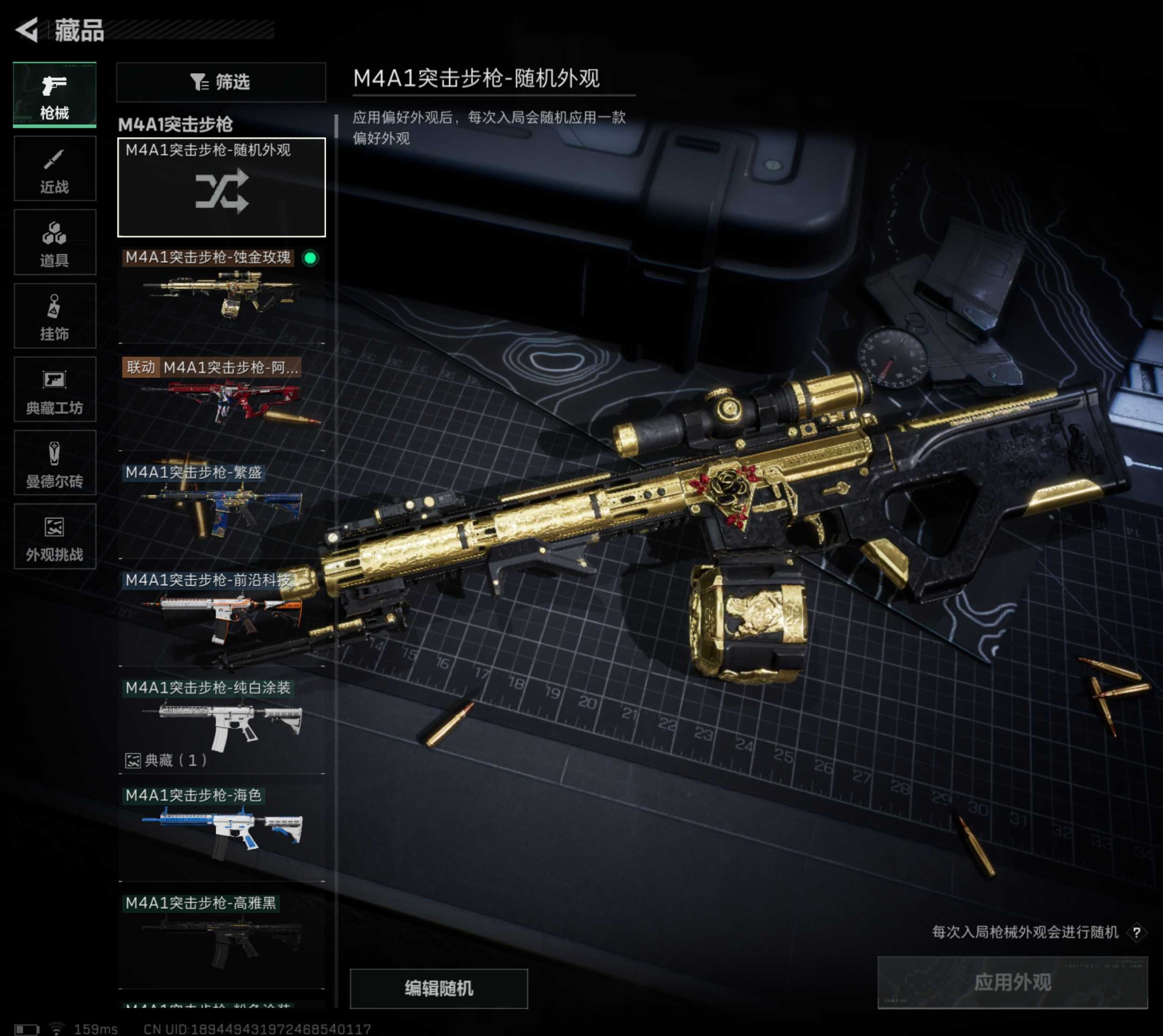
Task: Click the 编辑随机 edit random button
Action: [x=438, y=988]
